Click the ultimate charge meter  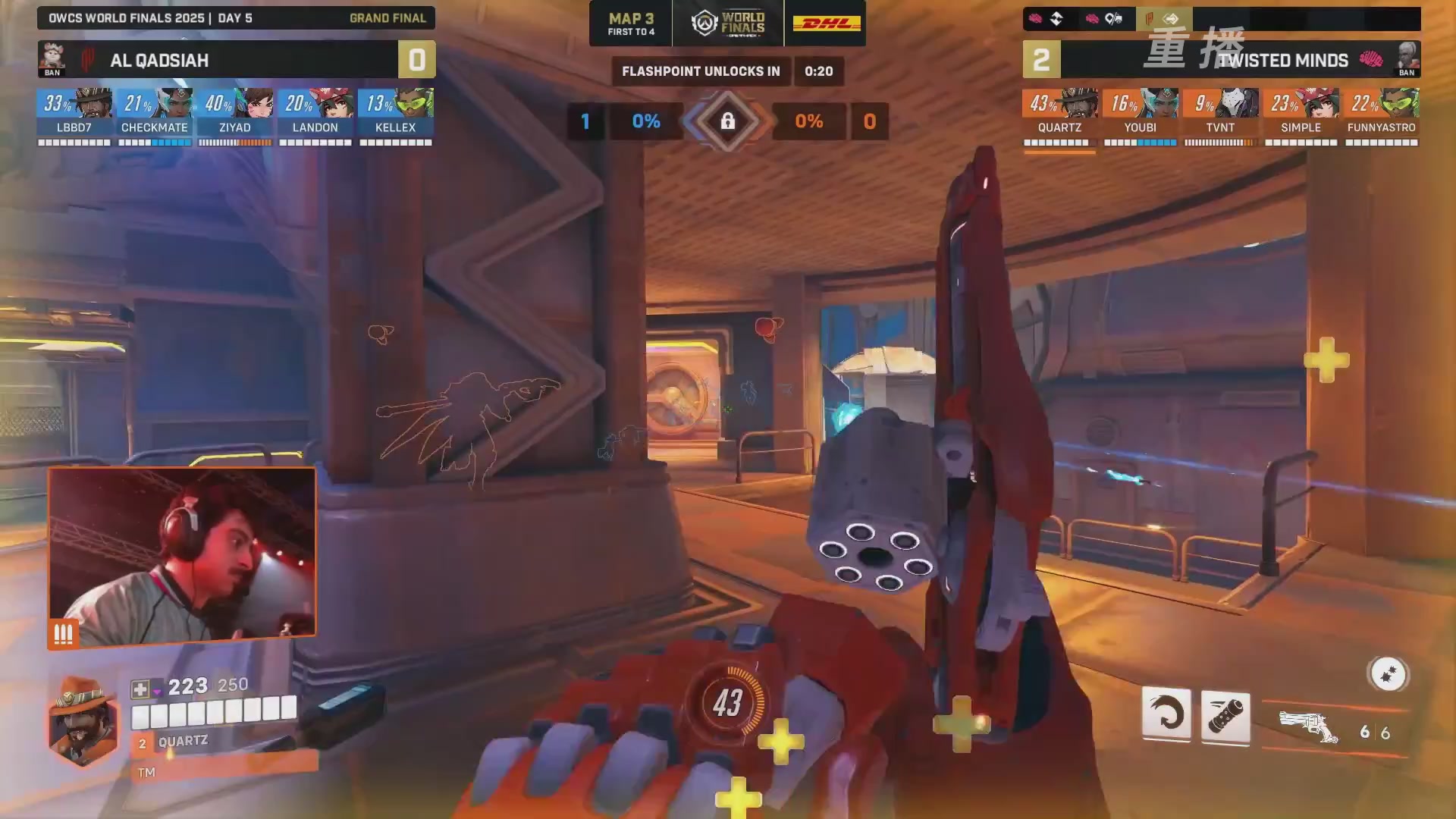coord(727,702)
